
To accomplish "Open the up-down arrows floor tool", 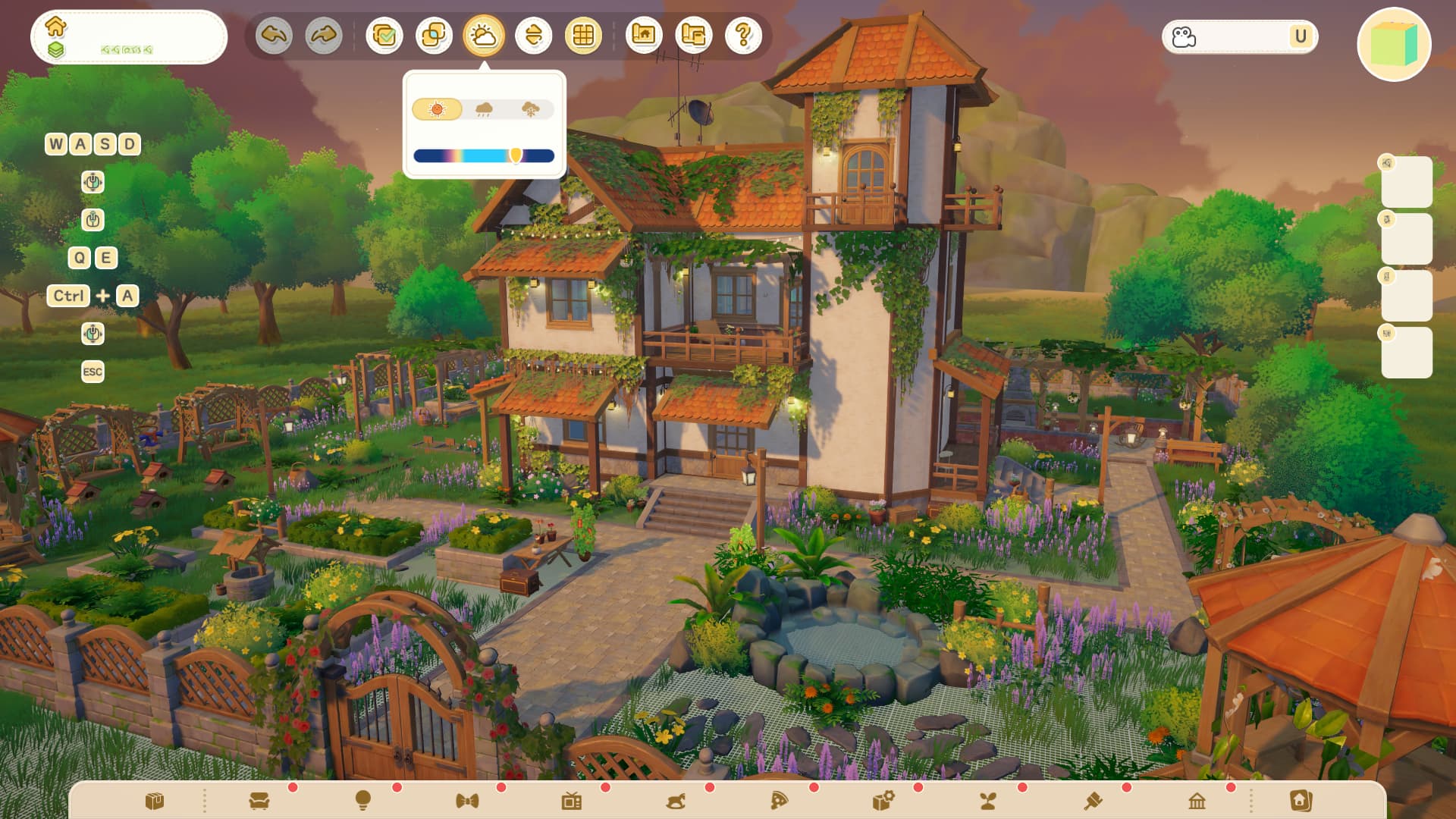I will point(534,36).
